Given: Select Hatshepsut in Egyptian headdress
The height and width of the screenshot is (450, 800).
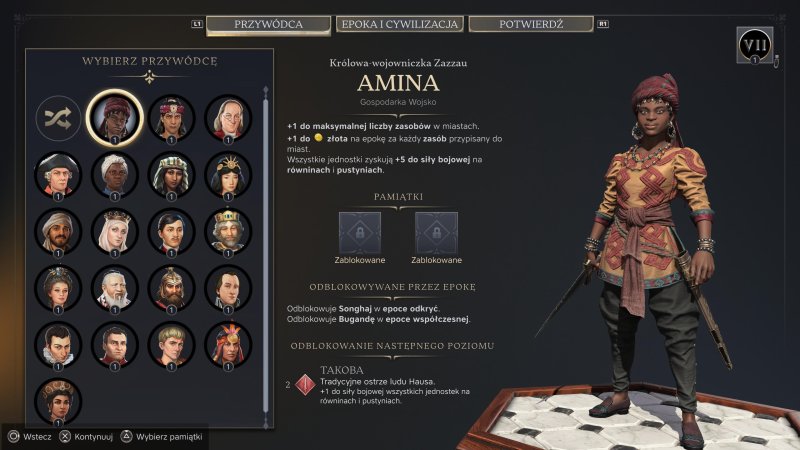Looking at the screenshot, I should (170, 174).
